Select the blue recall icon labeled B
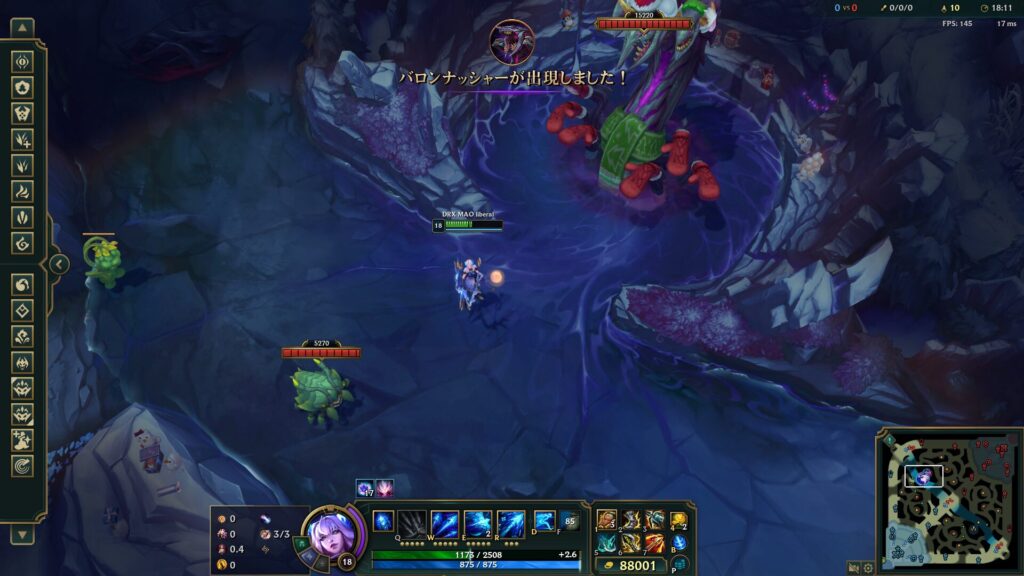Image resolution: width=1024 pixels, height=576 pixels. click(678, 543)
